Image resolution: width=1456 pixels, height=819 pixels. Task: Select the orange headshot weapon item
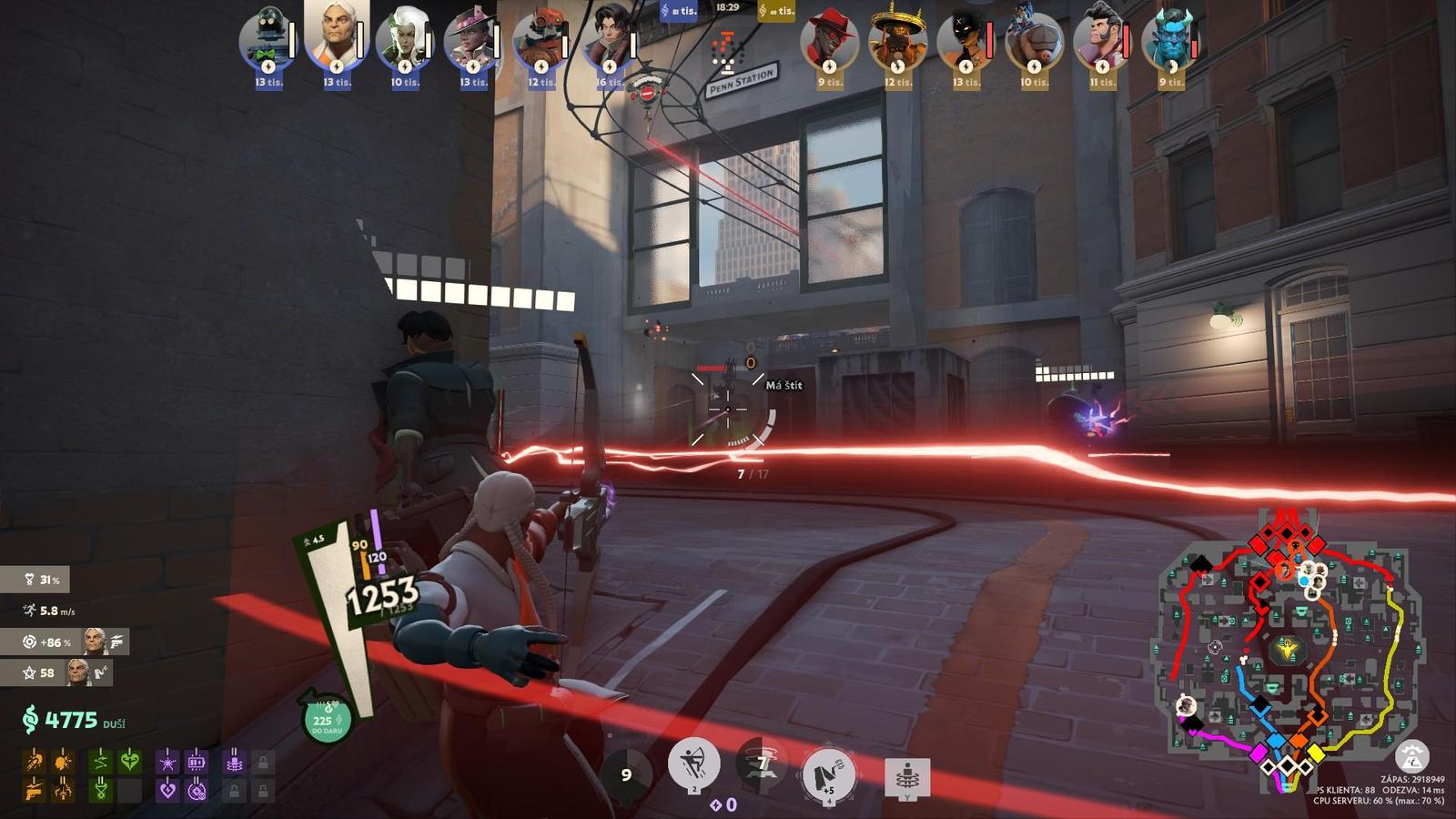[64, 761]
